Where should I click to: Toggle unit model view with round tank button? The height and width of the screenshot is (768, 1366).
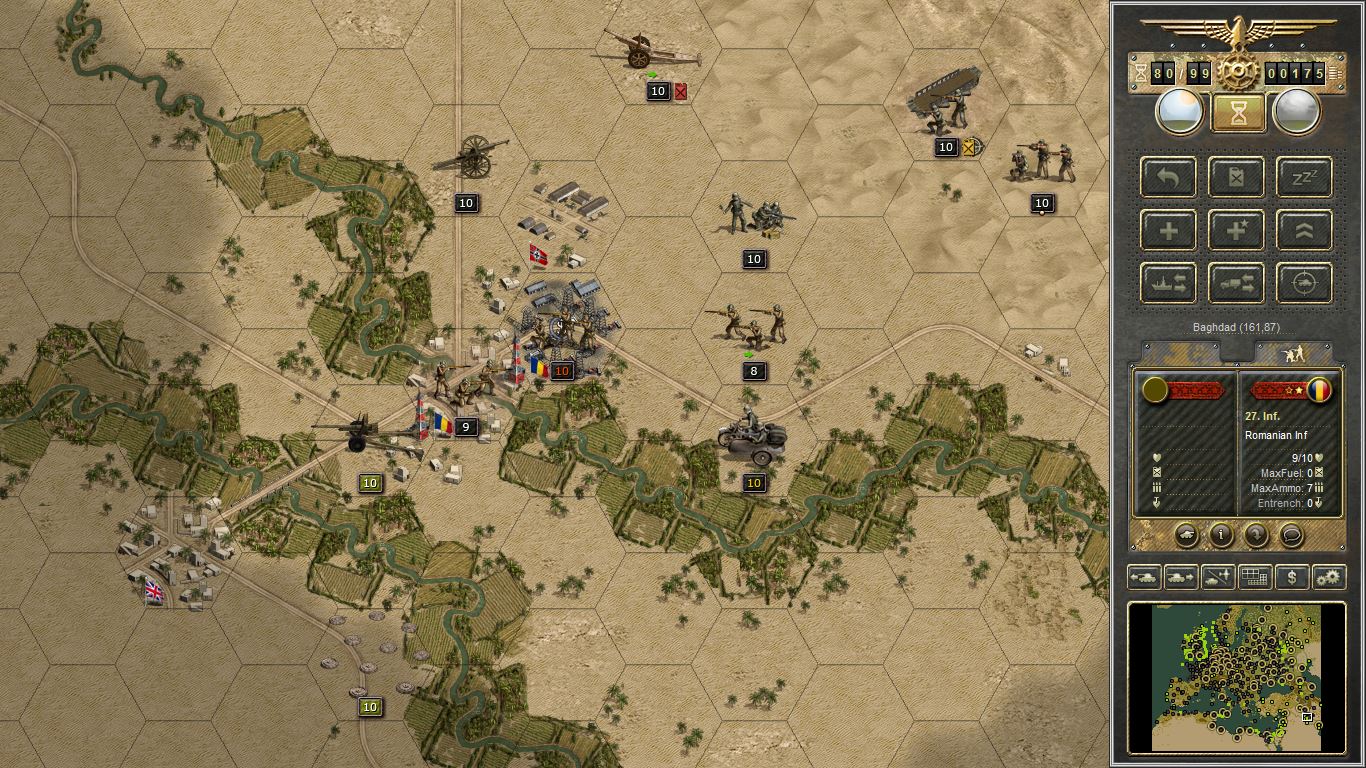(x=1186, y=536)
